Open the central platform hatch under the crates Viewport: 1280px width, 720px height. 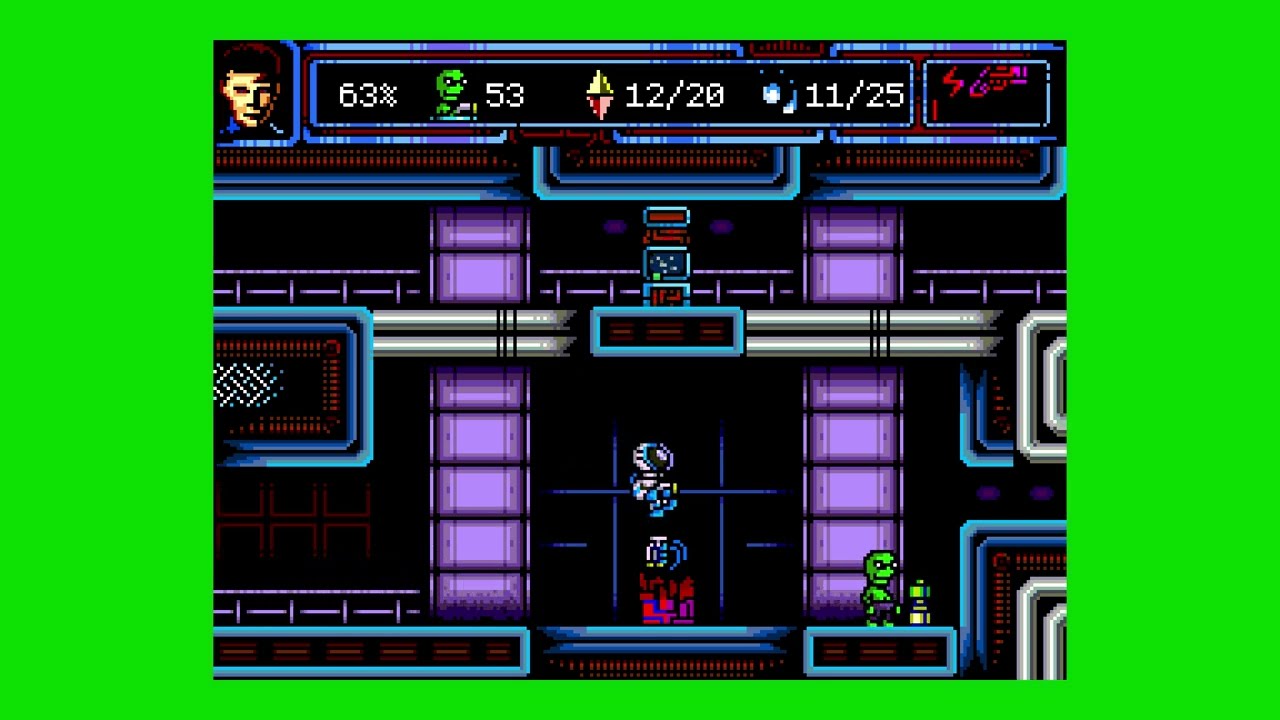(667, 330)
